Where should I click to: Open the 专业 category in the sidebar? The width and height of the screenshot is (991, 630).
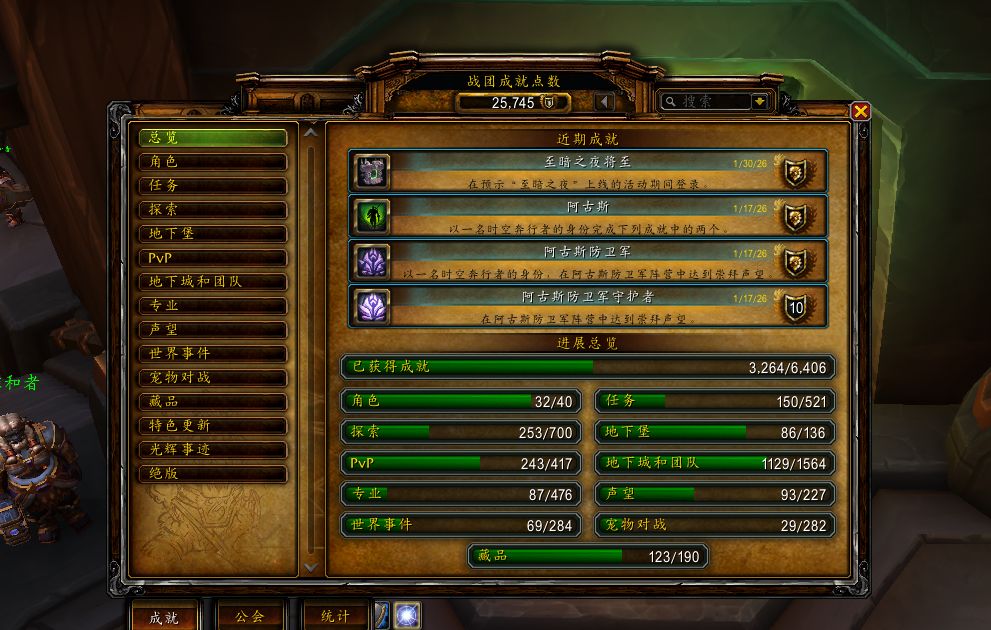click(x=213, y=306)
